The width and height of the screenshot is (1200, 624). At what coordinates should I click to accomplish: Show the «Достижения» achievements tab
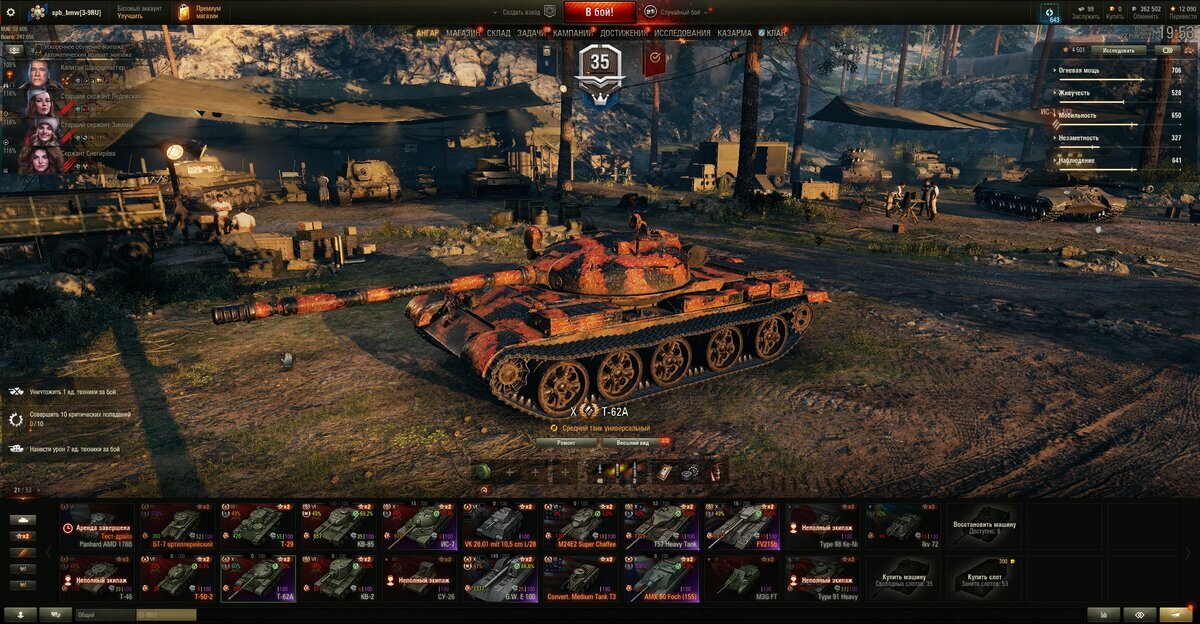(623, 33)
